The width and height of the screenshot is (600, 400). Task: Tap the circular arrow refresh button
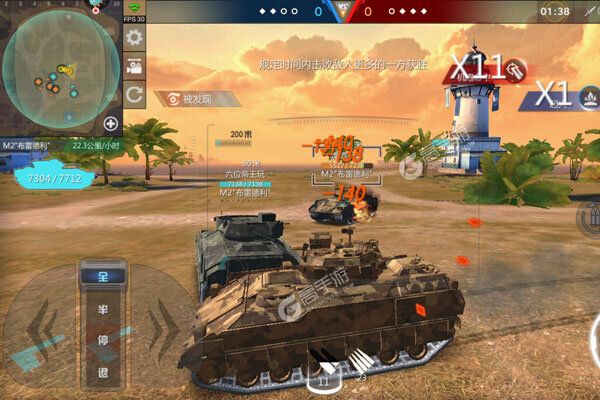point(133,96)
